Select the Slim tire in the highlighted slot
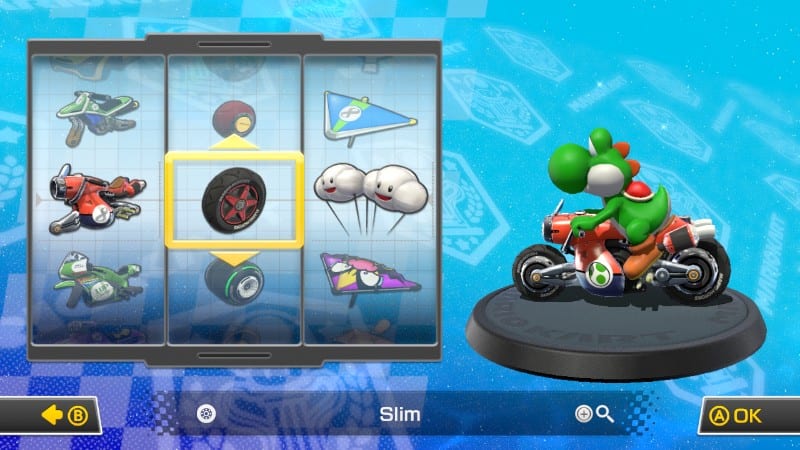Image resolution: width=800 pixels, height=450 pixels. (x=234, y=199)
